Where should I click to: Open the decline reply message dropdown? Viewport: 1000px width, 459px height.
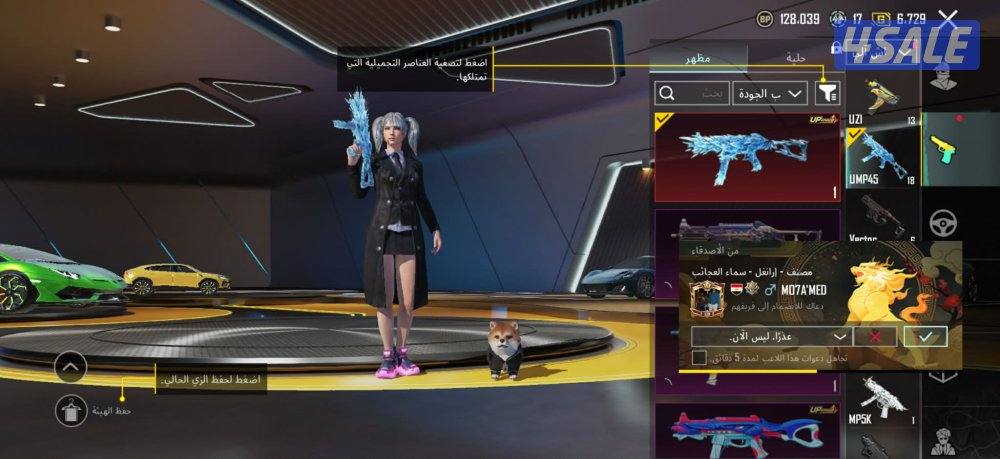click(x=840, y=337)
